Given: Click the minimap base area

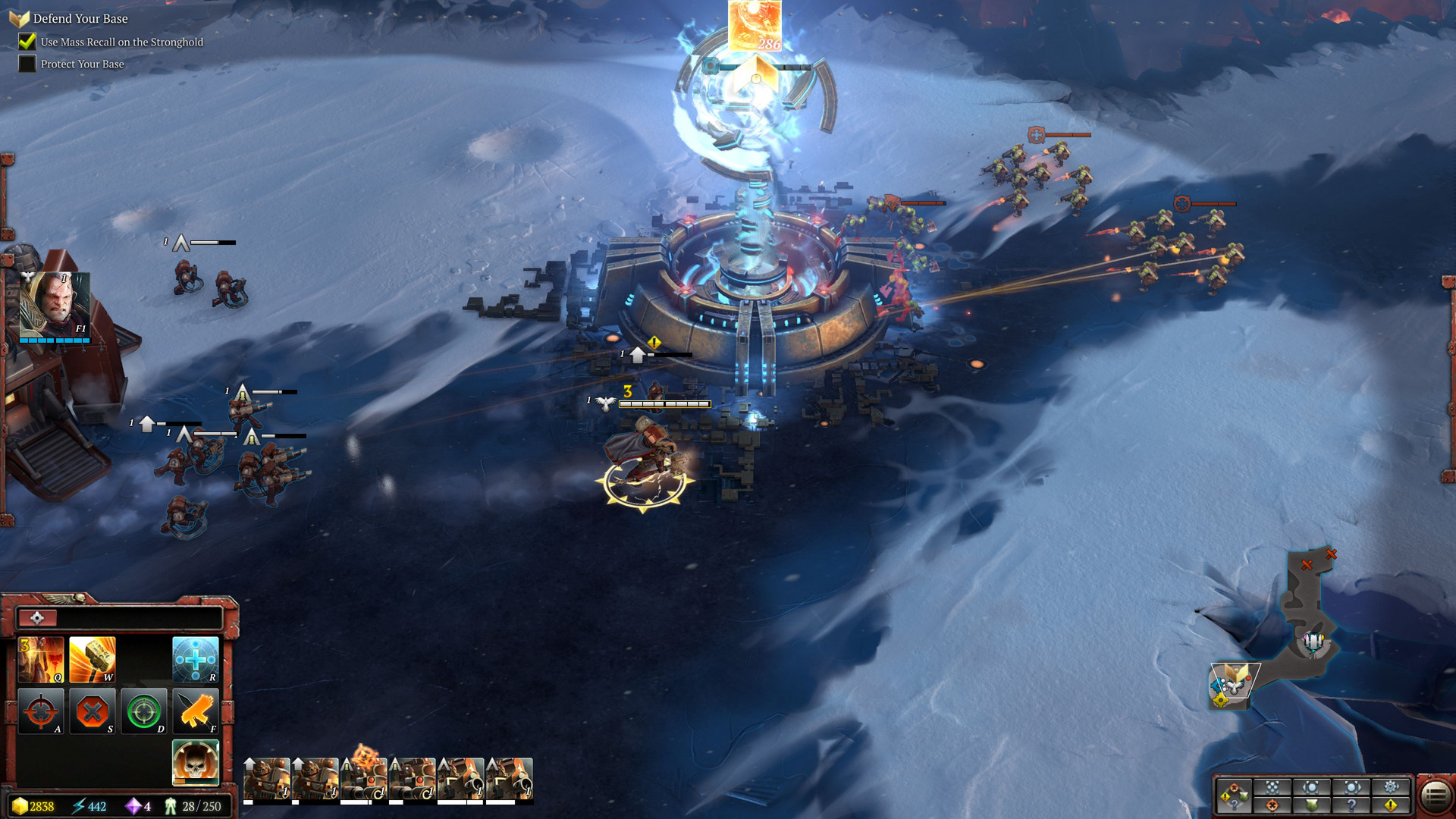Looking at the screenshot, I should pyautogui.click(x=1313, y=643).
